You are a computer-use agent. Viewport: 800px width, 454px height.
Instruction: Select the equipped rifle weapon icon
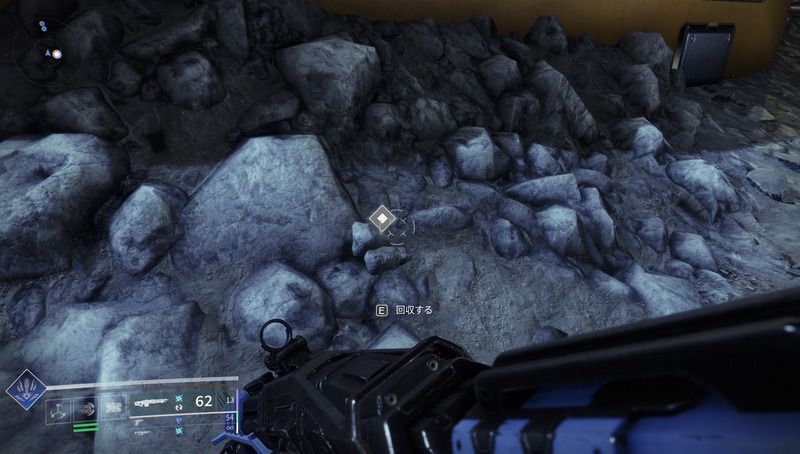click(x=152, y=402)
